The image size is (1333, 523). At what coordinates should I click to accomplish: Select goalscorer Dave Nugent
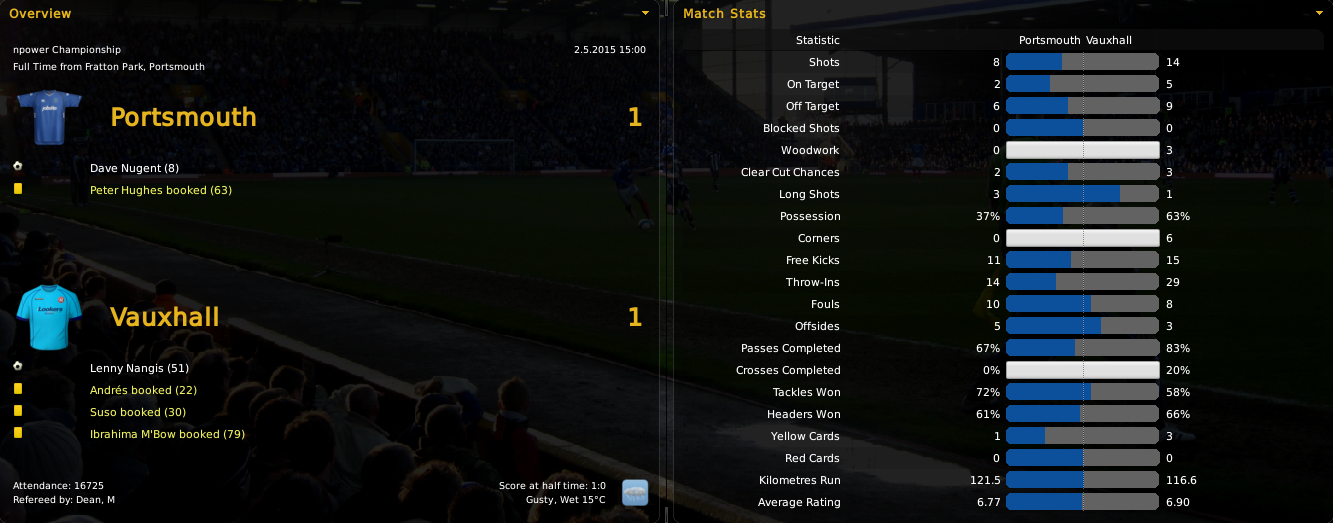[x=134, y=168]
